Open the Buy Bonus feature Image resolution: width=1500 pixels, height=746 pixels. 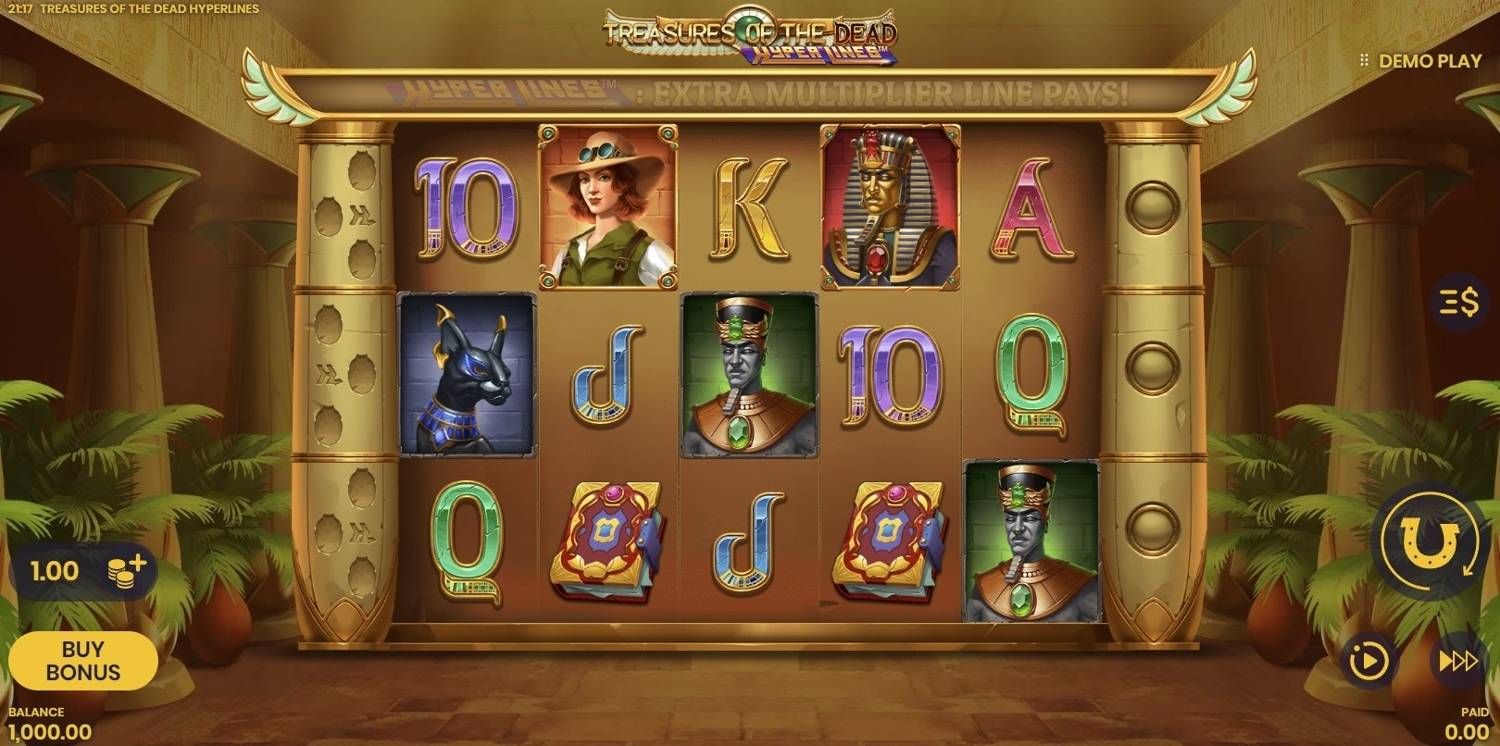coord(83,661)
